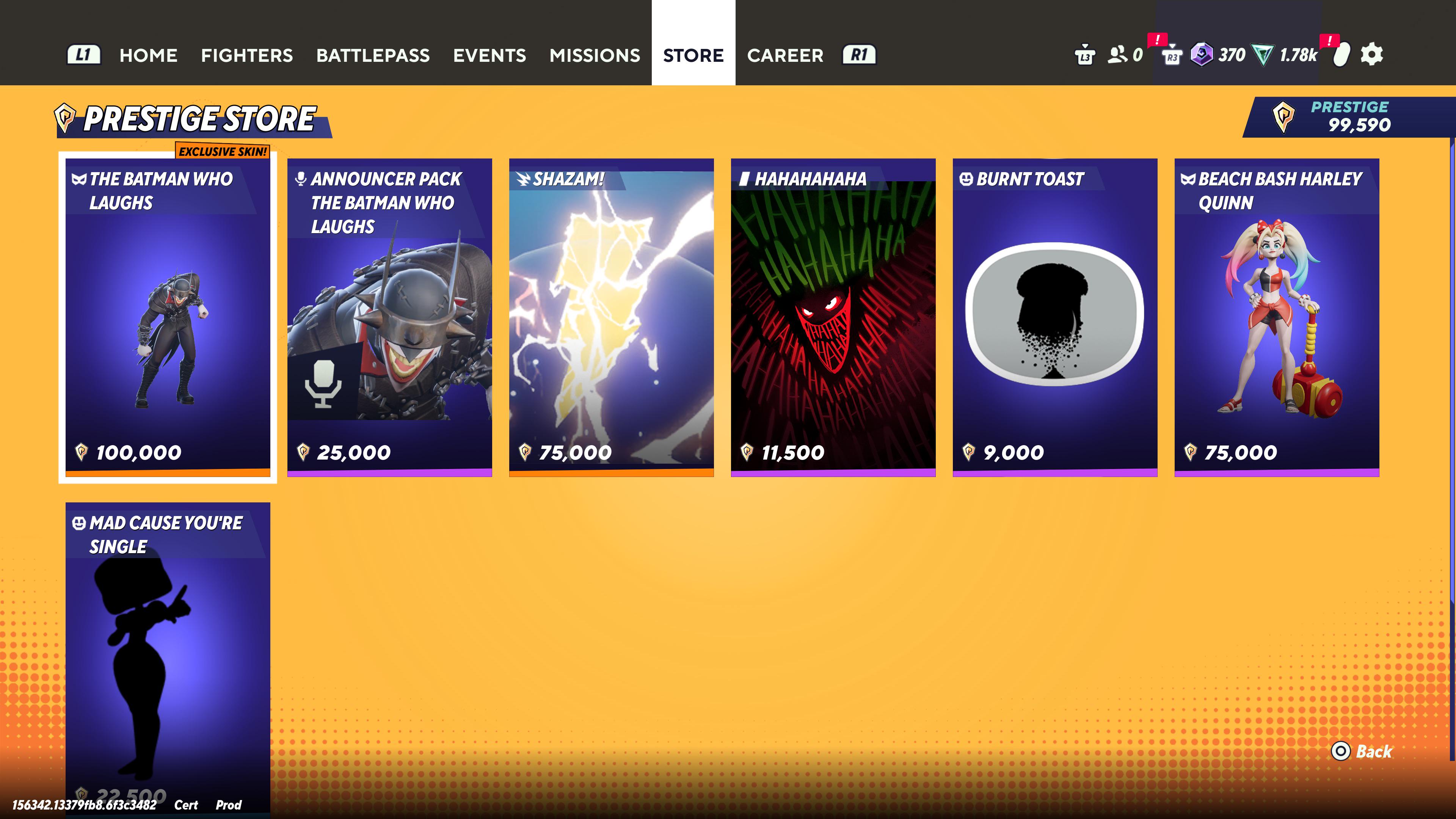The height and width of the screenshot is (819, 1456).
Task: Click the R3 gift box icon with alert badge
Action: point(1172,56)
